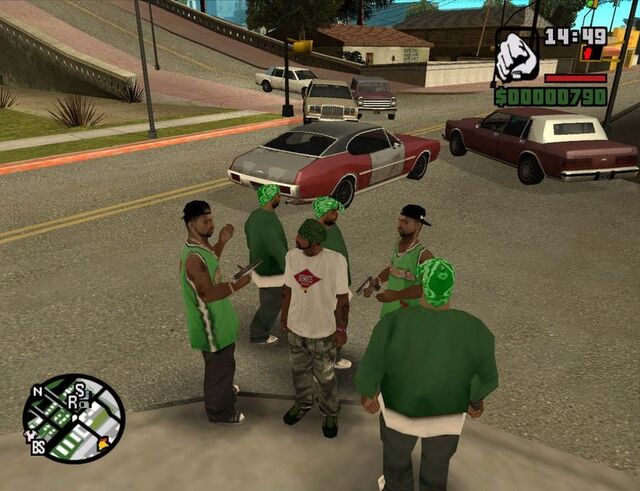Viewport: 640px width, 491px height.
Task: Click the R marker on the minimap
Action: click(x=74, y=400)
